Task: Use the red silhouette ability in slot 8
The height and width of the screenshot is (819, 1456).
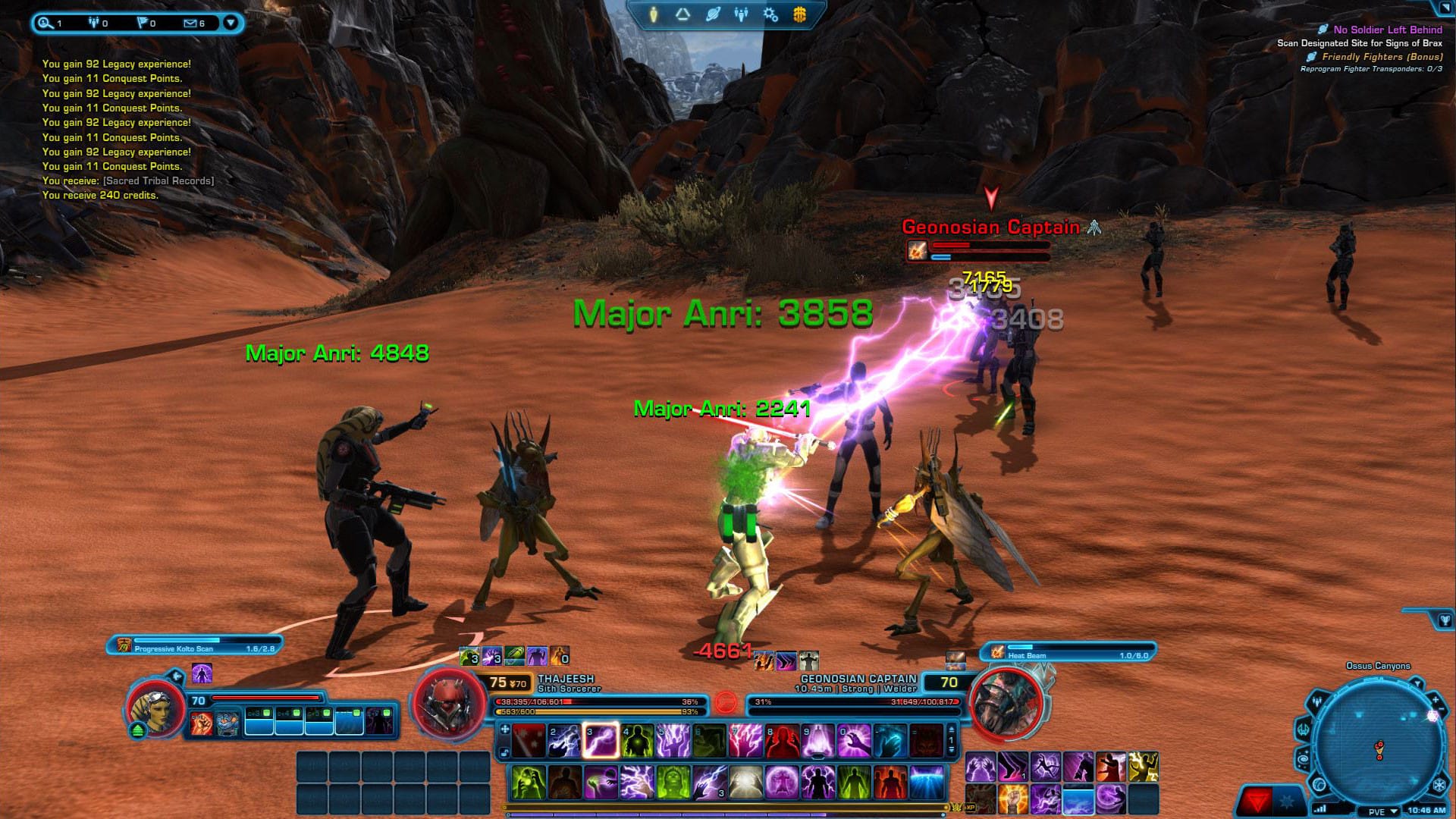Action: (x=782, y=740)
